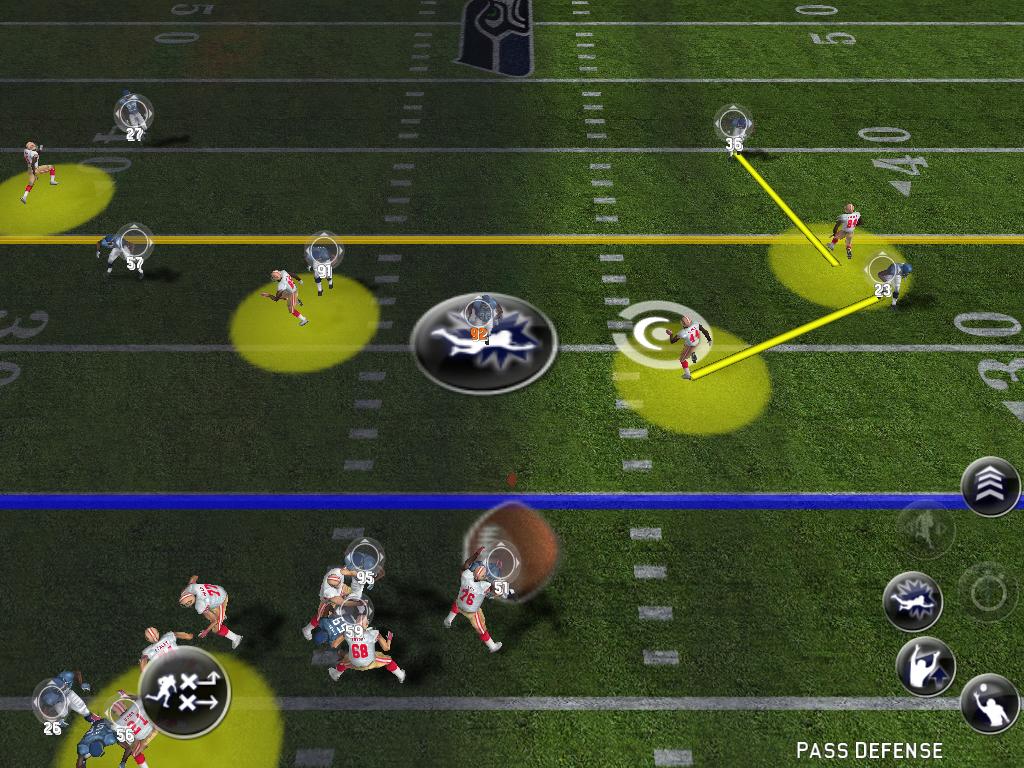Use the intercept button showing a player catching
1024x768 pixels.
(x=989, y=703)
